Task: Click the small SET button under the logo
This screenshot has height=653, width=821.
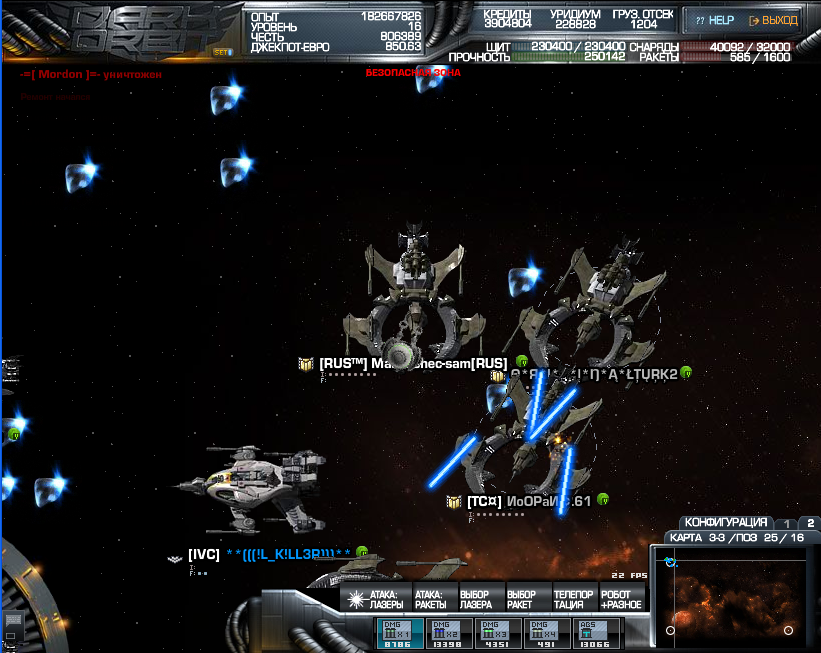Action: 221,52
